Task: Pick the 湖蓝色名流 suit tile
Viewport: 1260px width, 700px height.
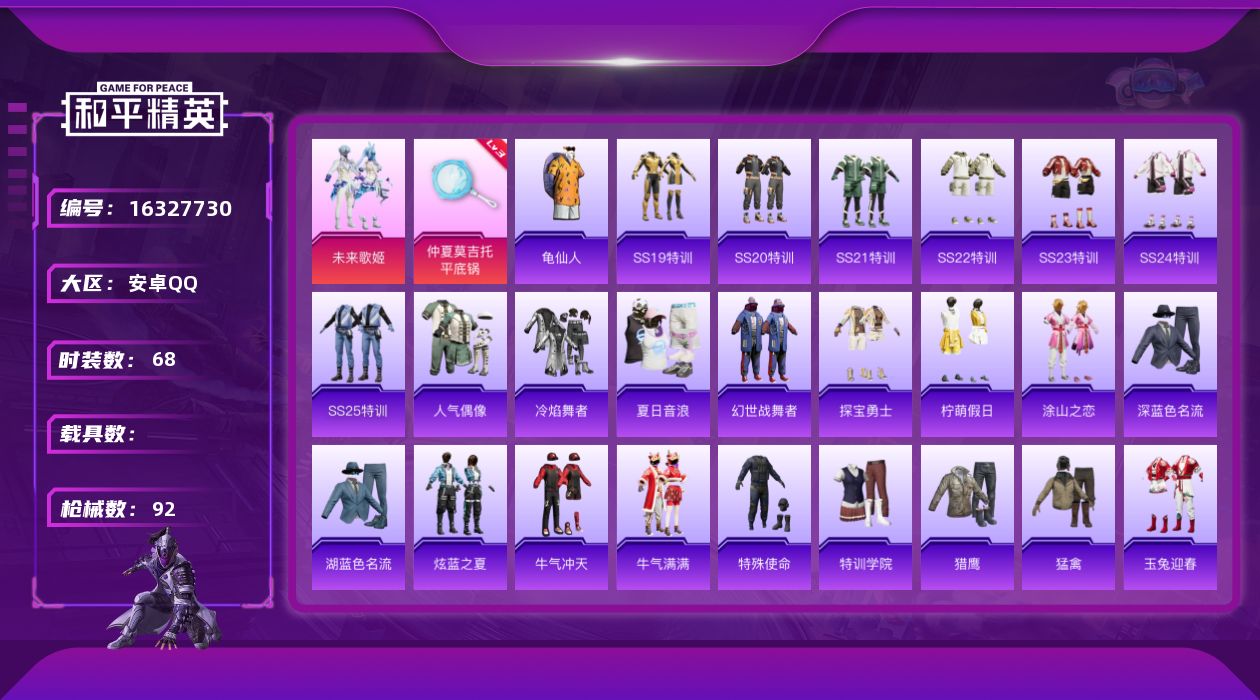Action: (358, 516)
